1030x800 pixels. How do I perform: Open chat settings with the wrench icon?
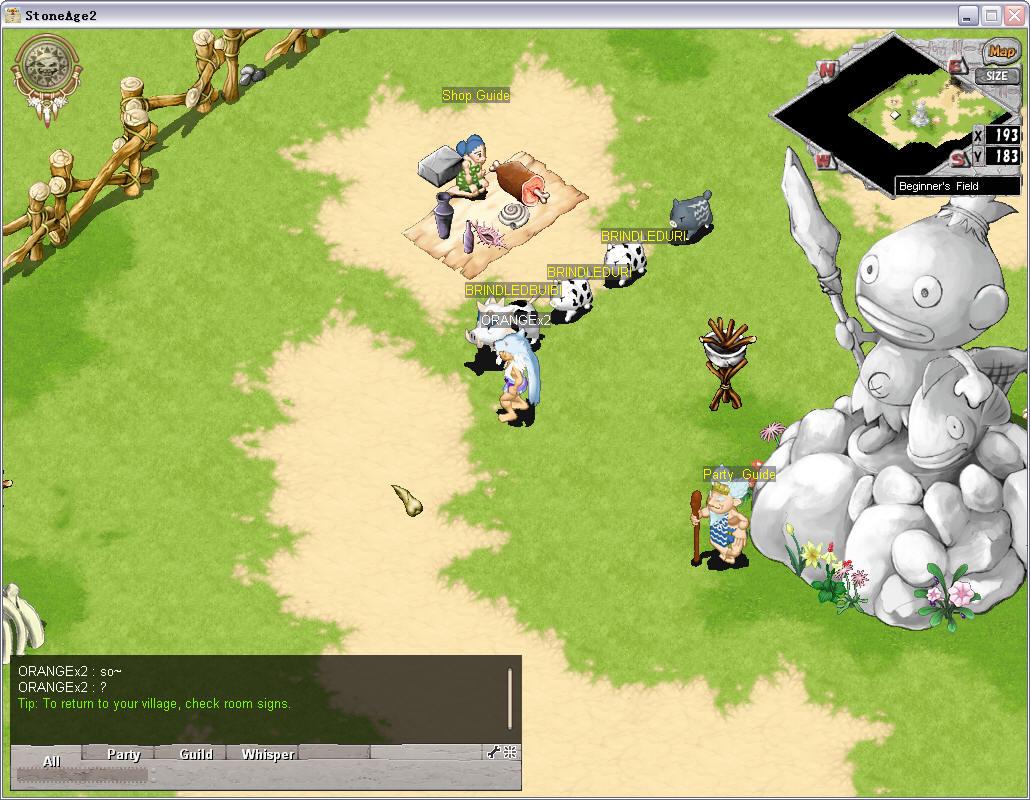(493, 753)
